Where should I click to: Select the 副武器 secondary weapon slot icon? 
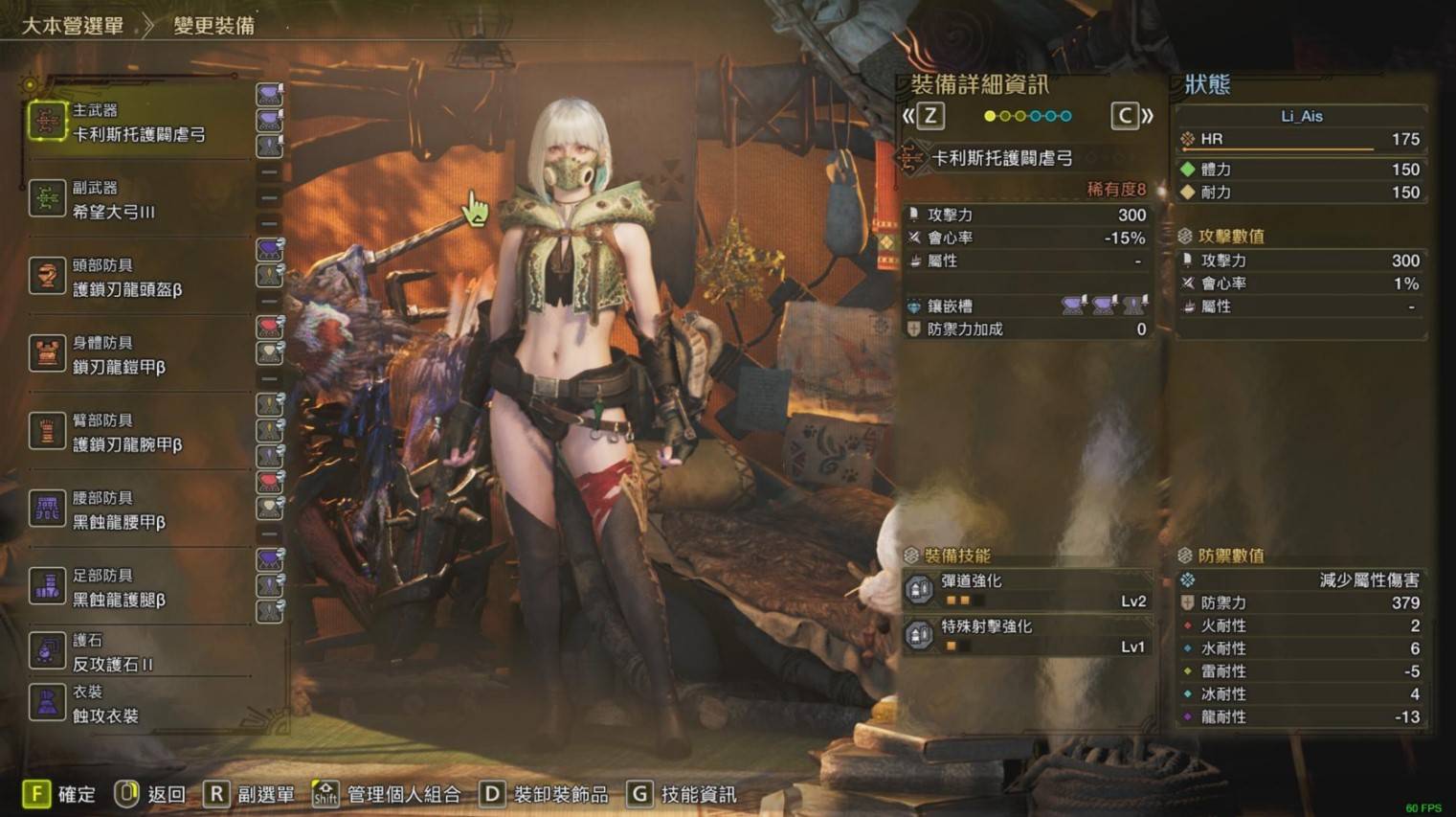[46, 199]
